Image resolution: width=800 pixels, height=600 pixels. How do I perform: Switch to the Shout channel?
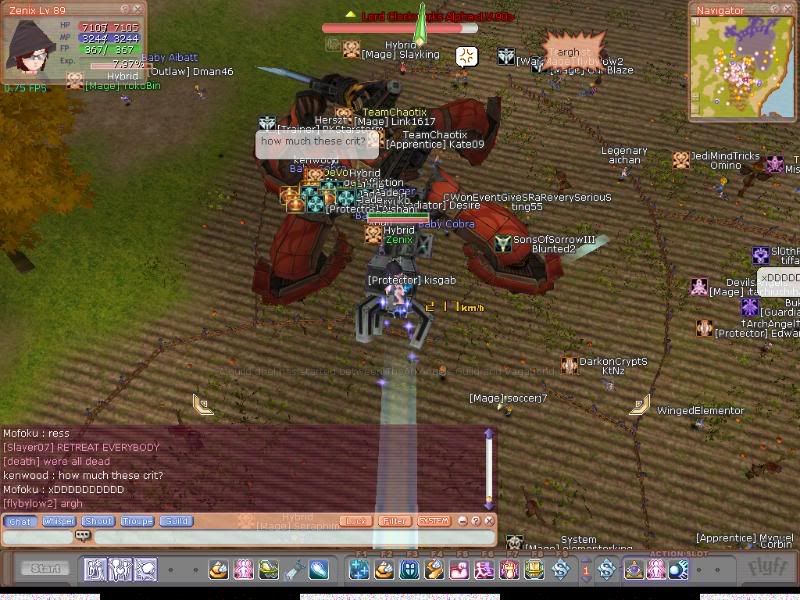coord(98,521)
